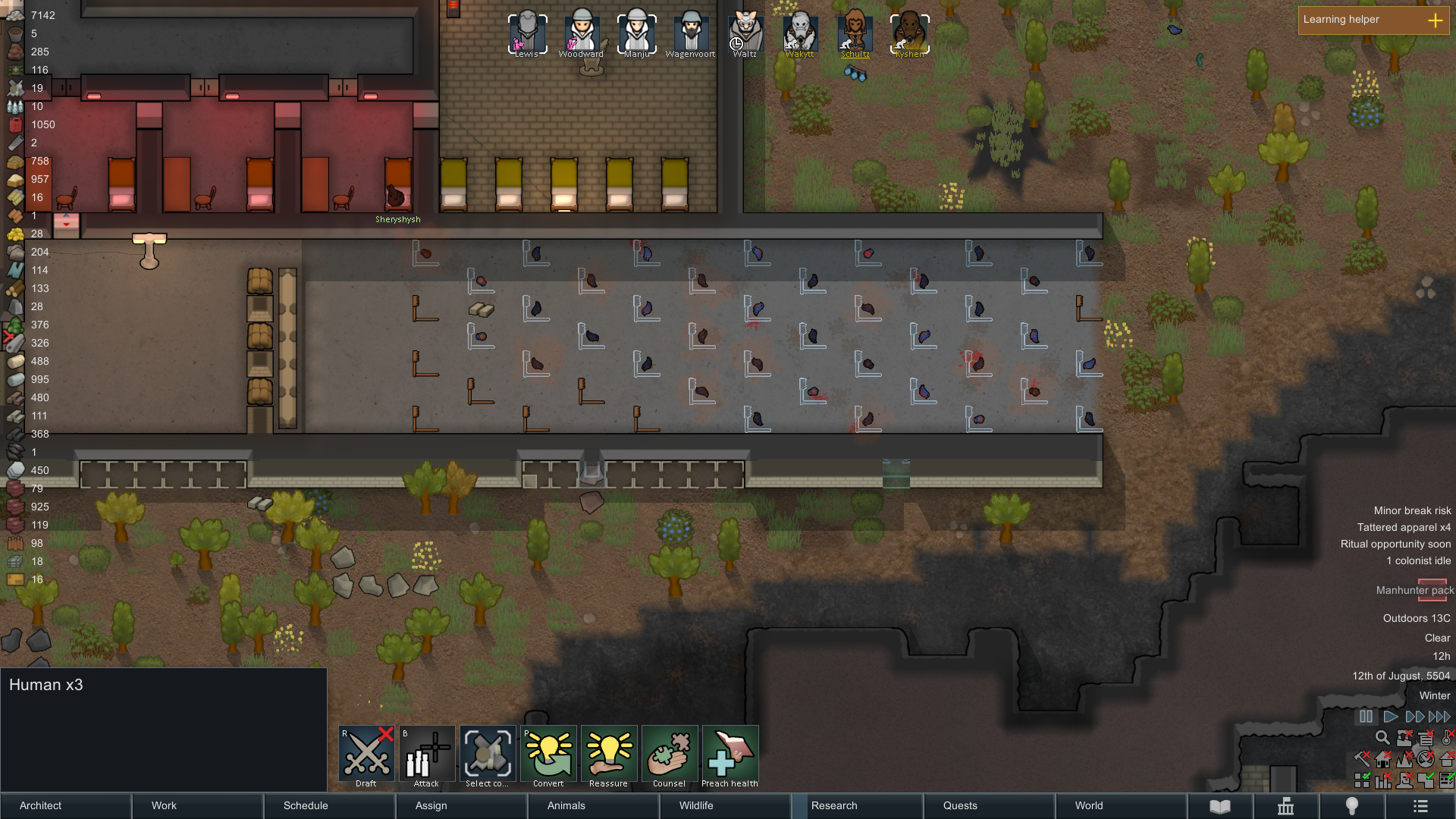Use the Convert ability
Image resolution: width=1456 pixels, height=819 pixels.
point(549,754)
